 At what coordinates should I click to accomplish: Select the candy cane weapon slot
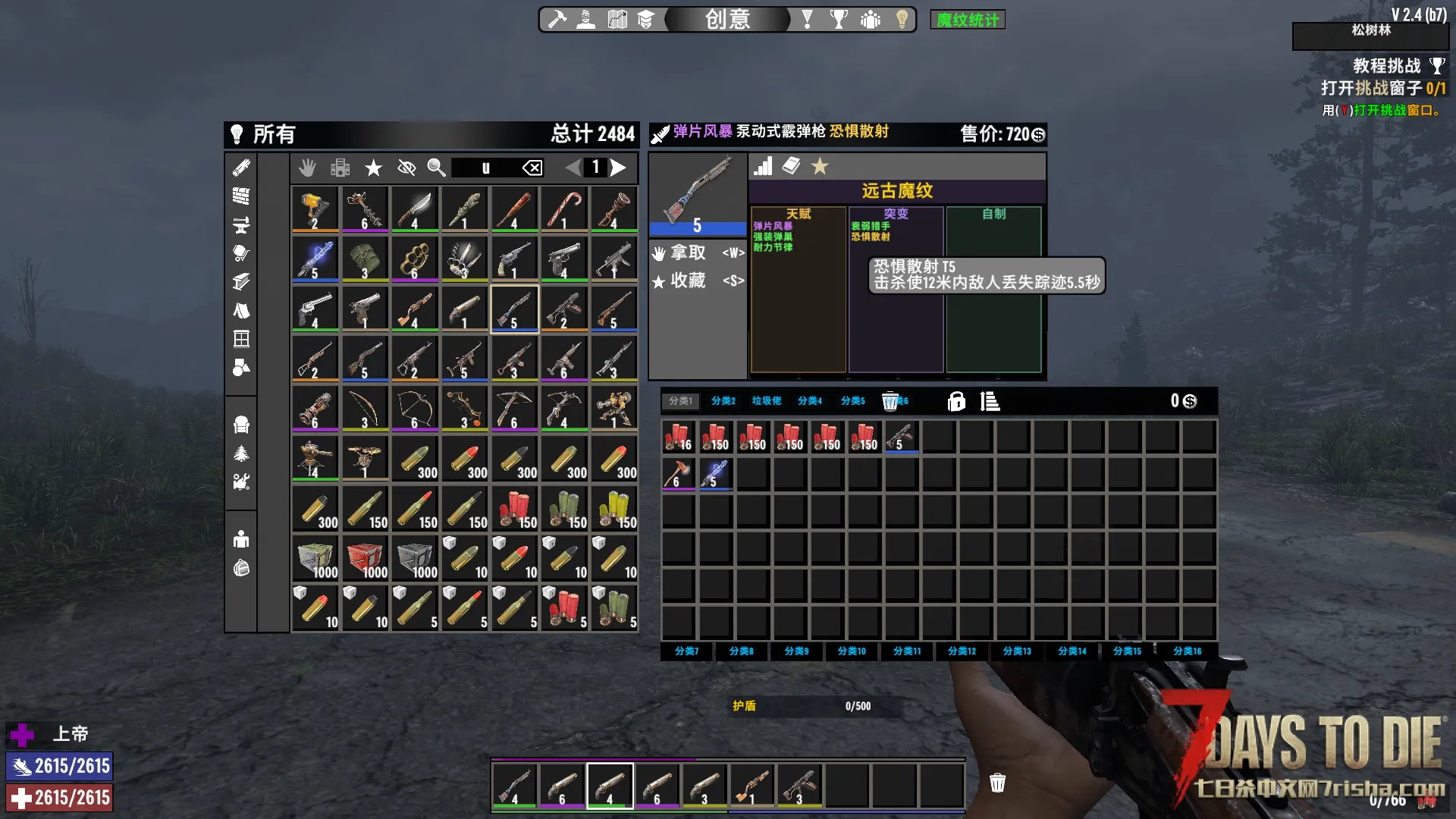[x=564, y=209]
